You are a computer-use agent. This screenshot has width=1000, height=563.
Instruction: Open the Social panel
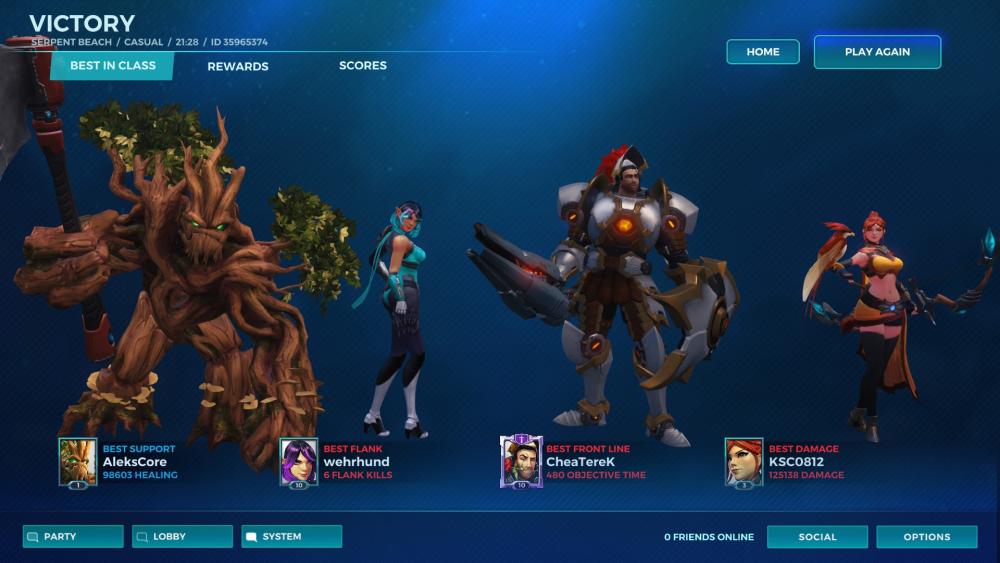[817, 537]
